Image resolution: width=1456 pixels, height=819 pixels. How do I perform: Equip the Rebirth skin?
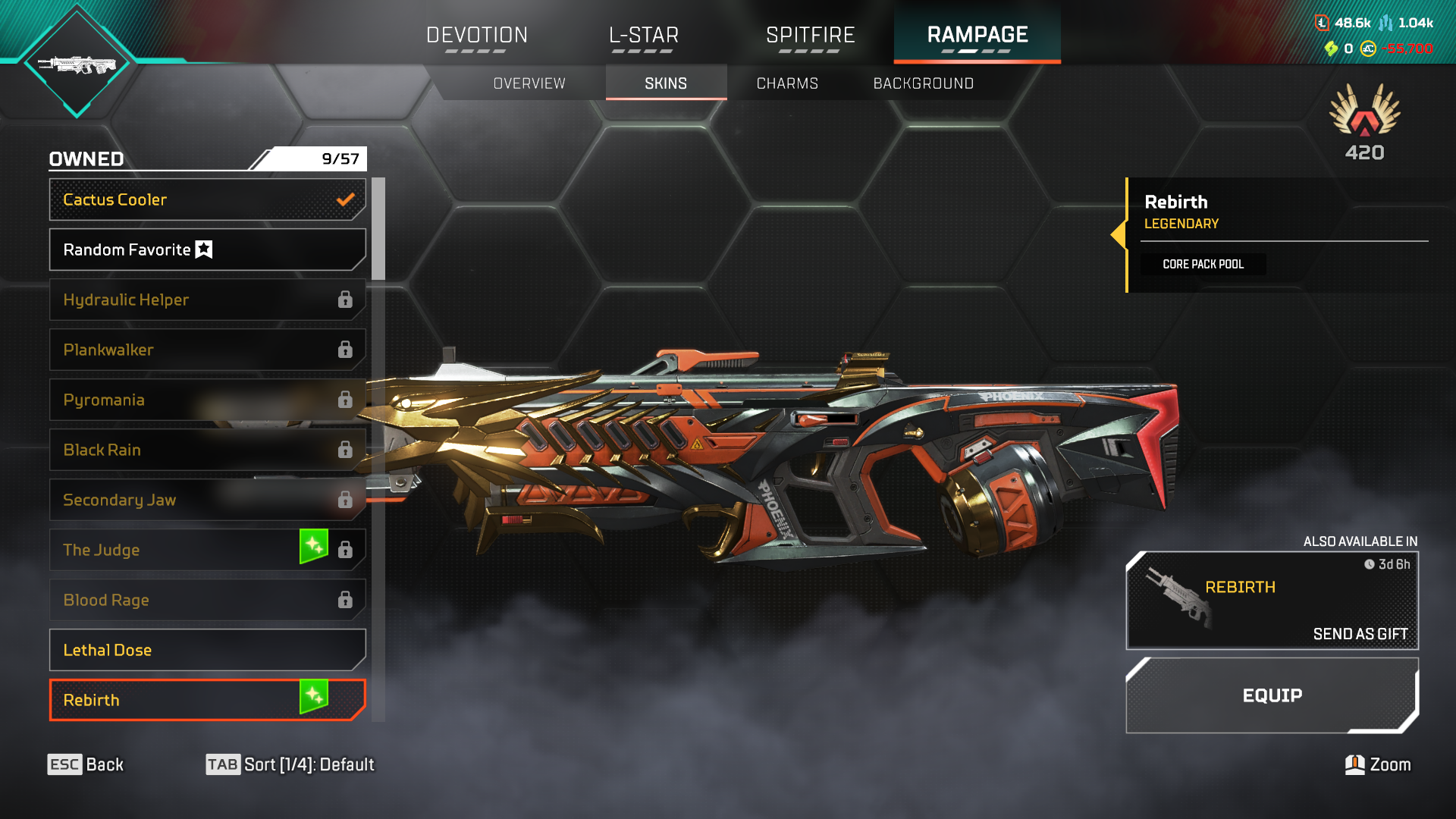(1272, 695)
